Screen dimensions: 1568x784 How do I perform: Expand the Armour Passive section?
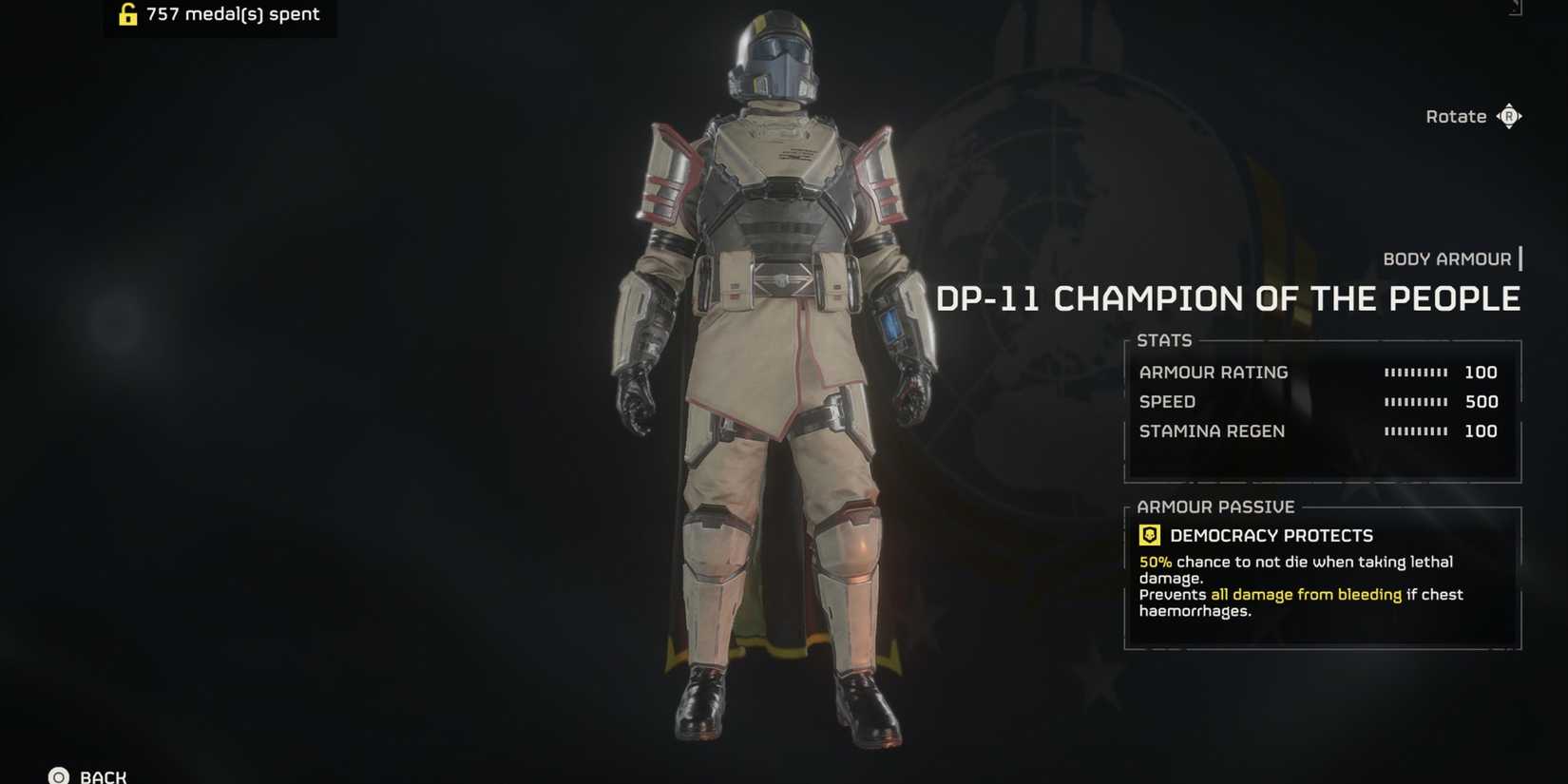point(1216,507)
